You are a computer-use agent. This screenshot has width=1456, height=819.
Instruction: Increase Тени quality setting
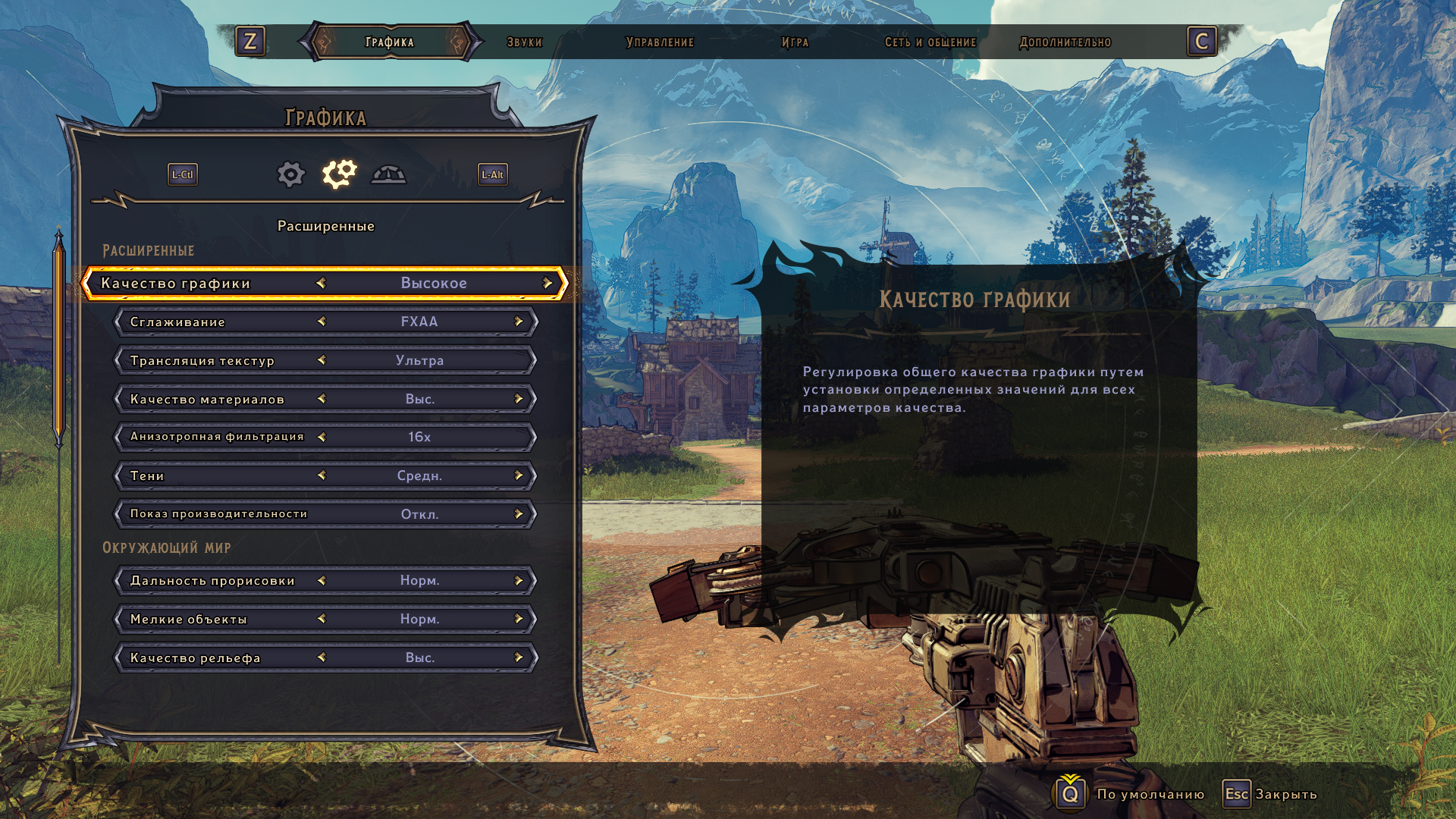click(519, 475)
